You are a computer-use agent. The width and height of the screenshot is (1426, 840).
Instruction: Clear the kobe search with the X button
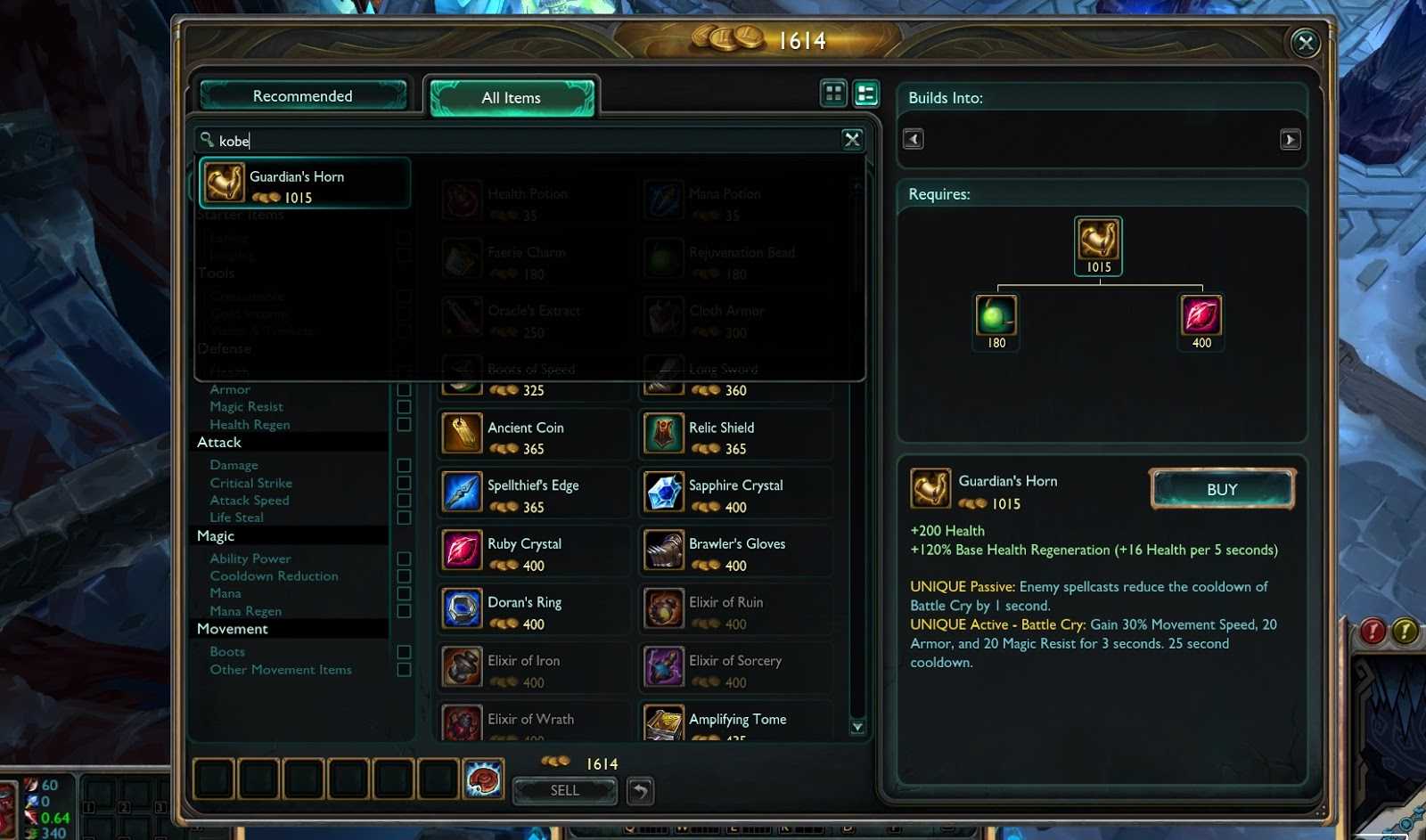point(852,140)
